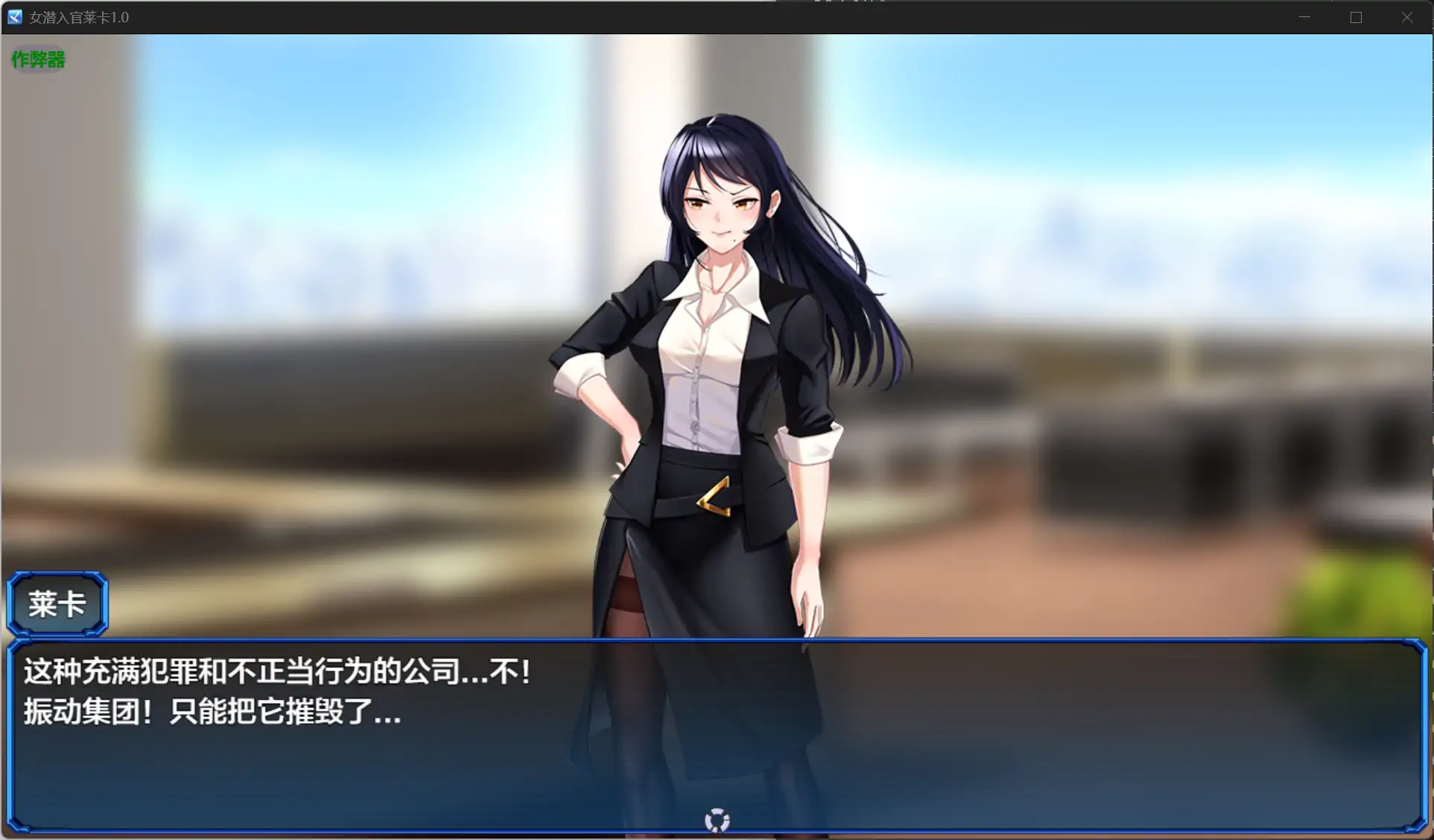Click the spinning busy indicator below dialogue
This screenshot has width=1434, height=840.
(716, 819)
